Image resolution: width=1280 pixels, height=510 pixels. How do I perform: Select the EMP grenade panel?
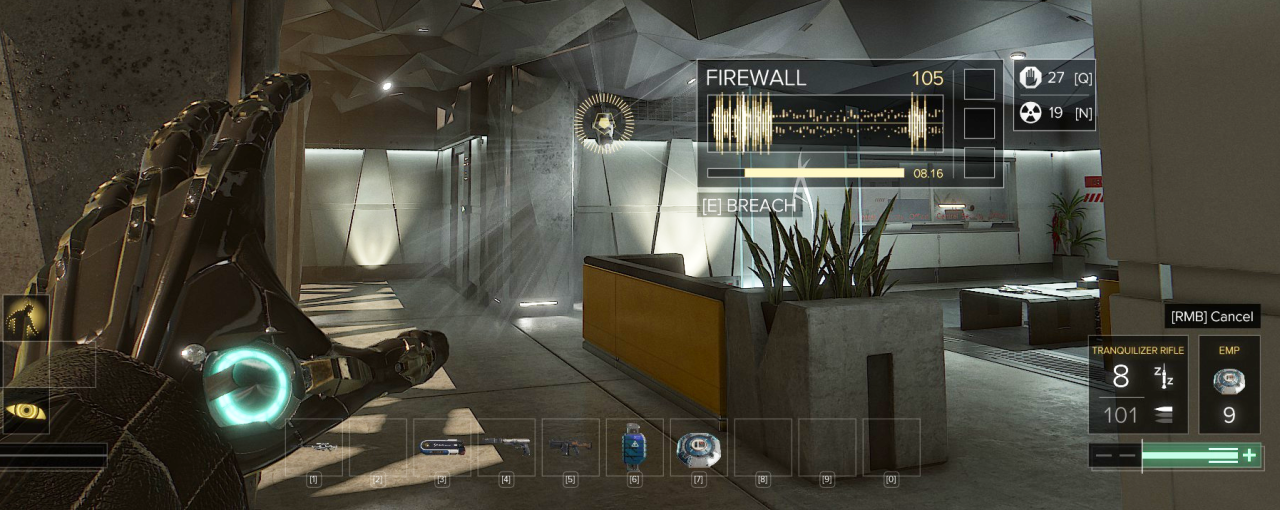pos(1229,384)
